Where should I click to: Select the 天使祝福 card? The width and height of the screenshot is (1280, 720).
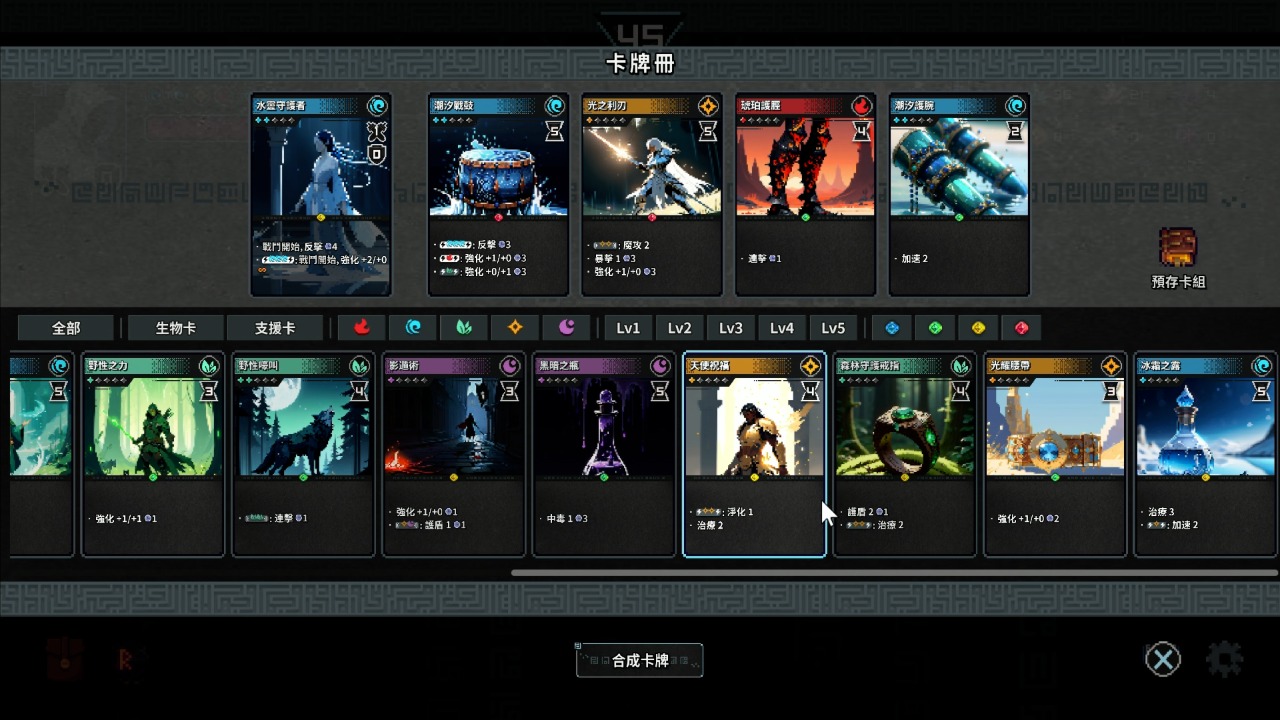click(x=754, y=454)
